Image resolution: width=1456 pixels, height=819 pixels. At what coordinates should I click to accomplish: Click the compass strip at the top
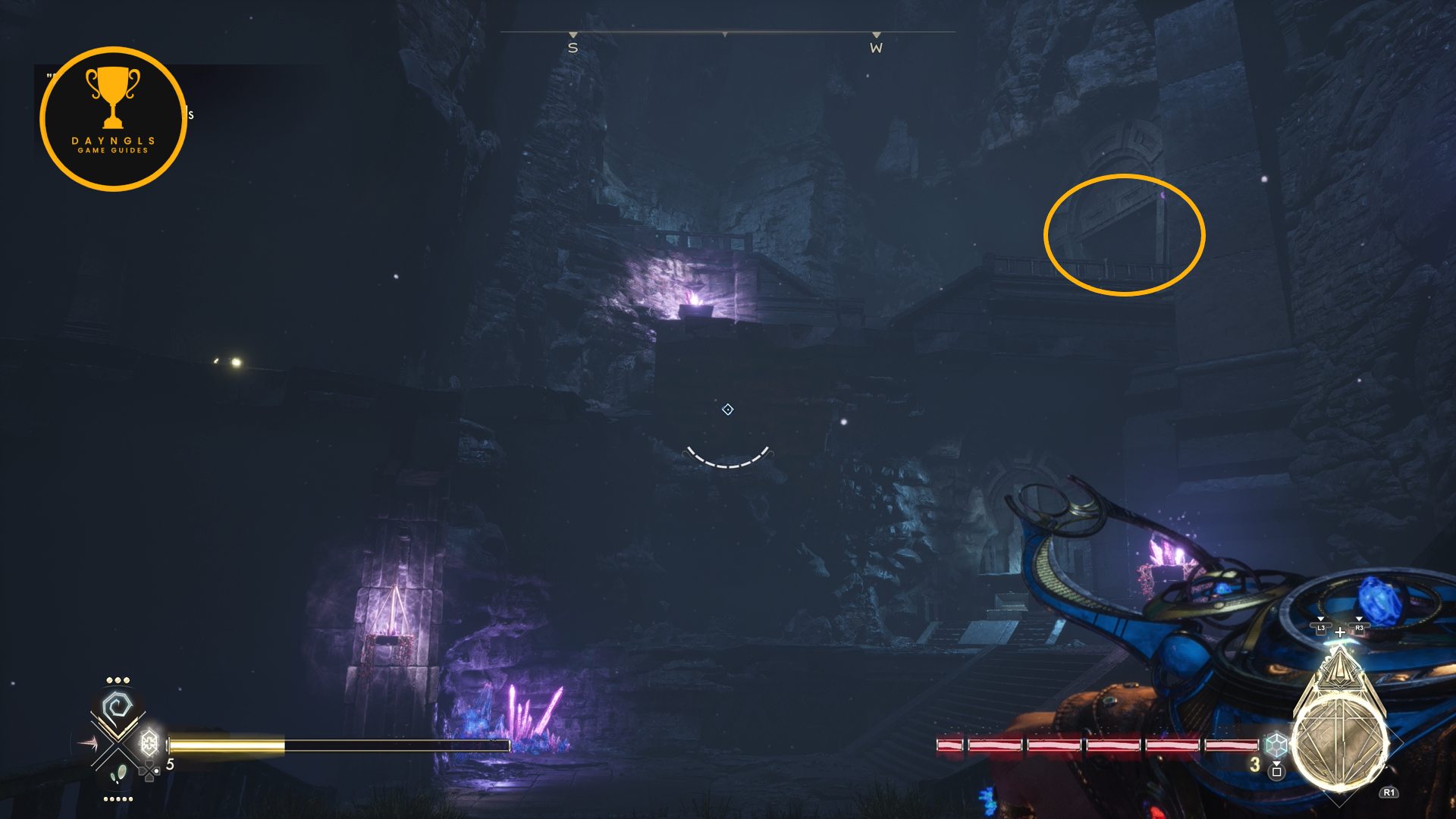(x=726, y=39)
